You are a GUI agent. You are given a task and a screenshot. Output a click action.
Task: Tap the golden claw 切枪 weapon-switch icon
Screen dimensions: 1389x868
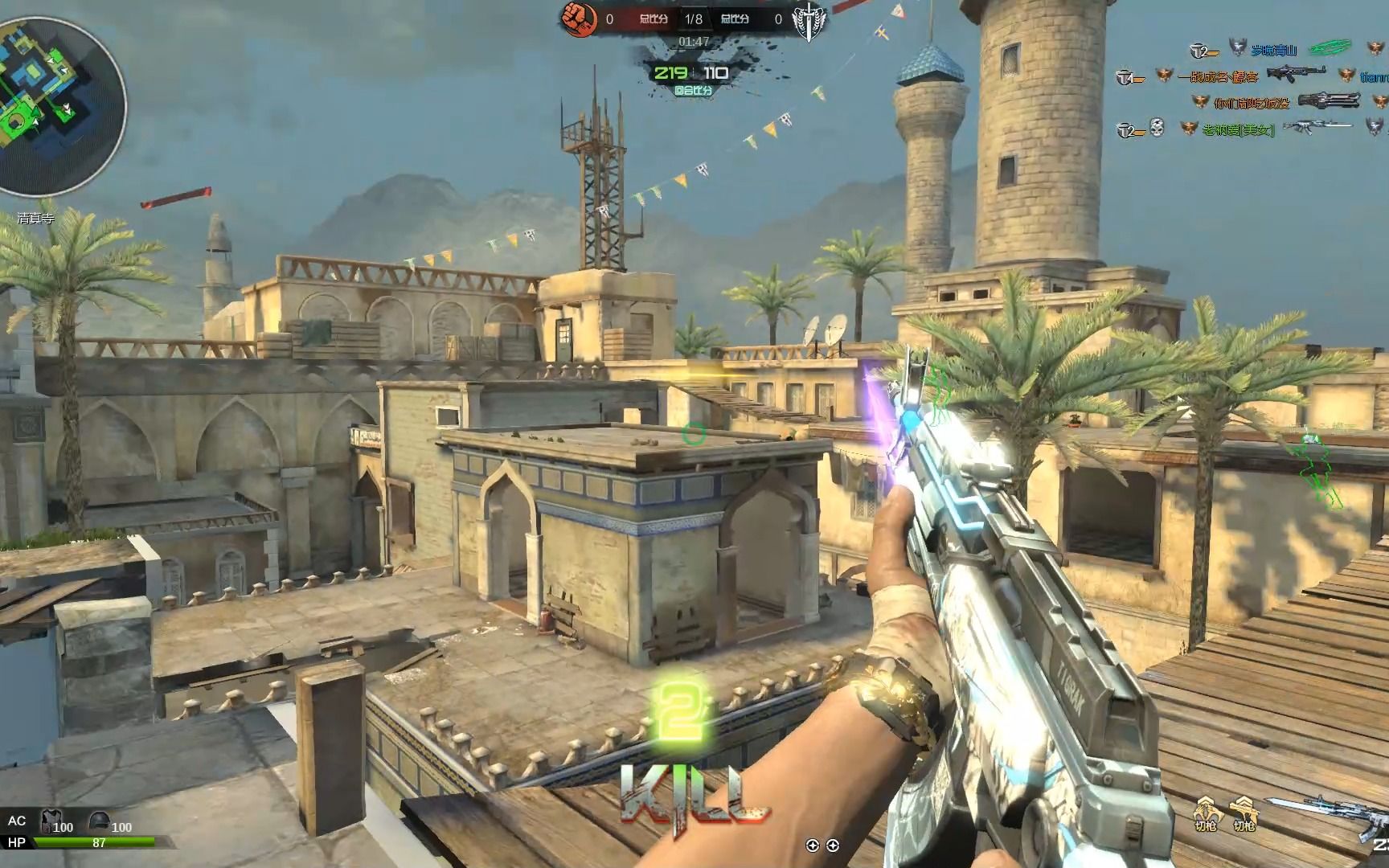pos(1205,812)
